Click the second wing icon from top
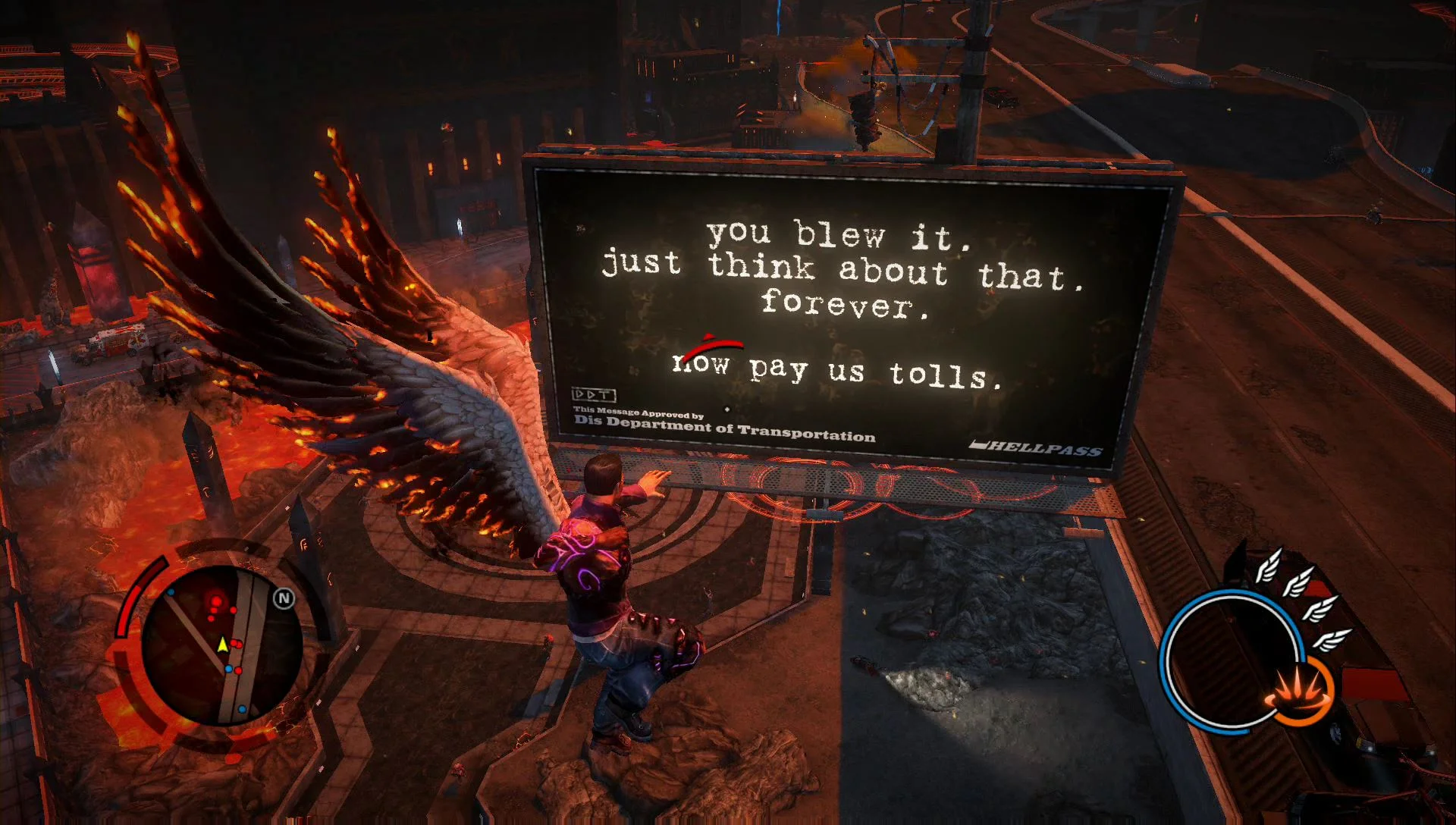The height and width of the screenshot is (825, 1456). point(1298,584)
